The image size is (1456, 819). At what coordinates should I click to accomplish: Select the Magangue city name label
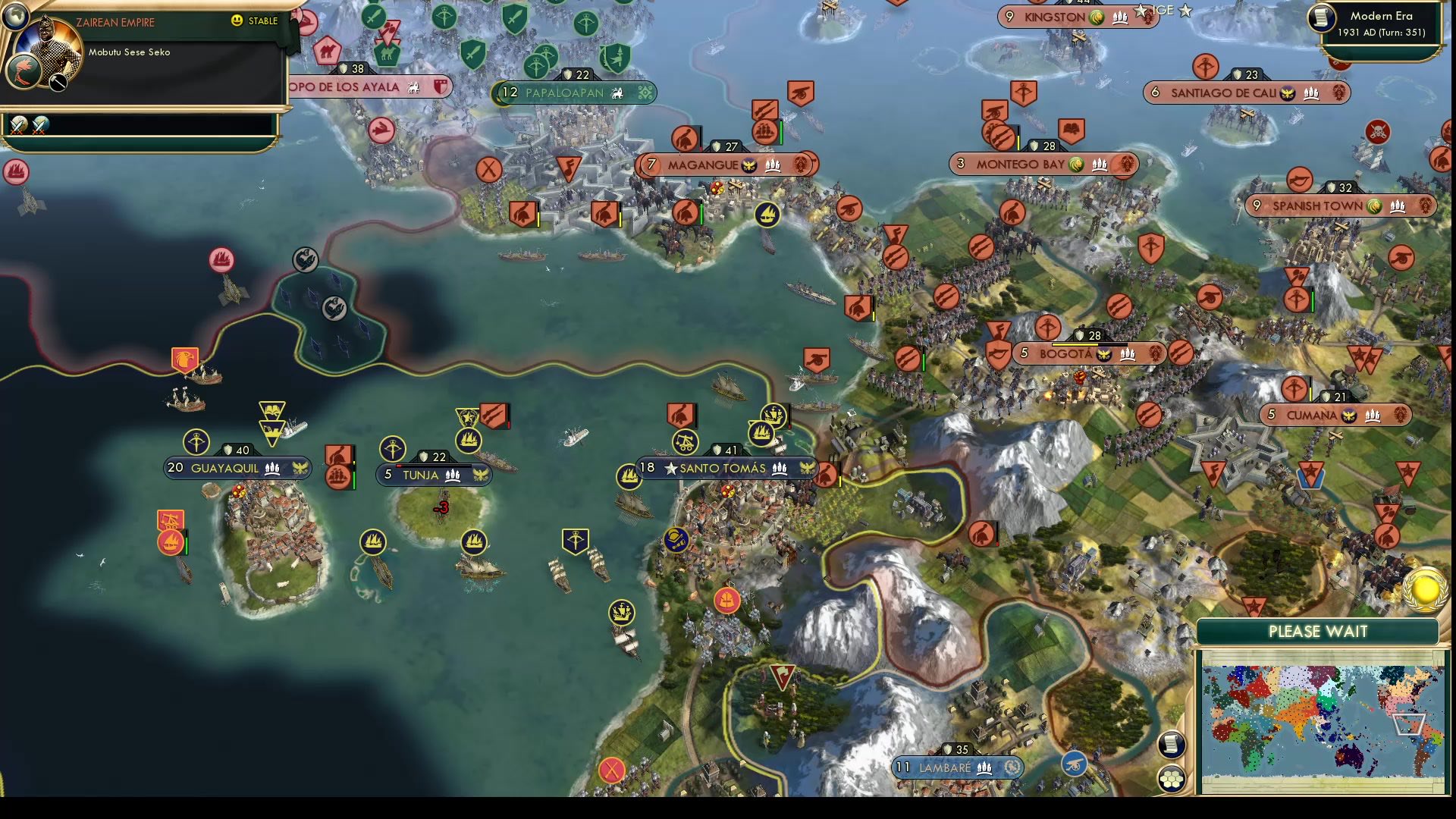tap(704, 164)
